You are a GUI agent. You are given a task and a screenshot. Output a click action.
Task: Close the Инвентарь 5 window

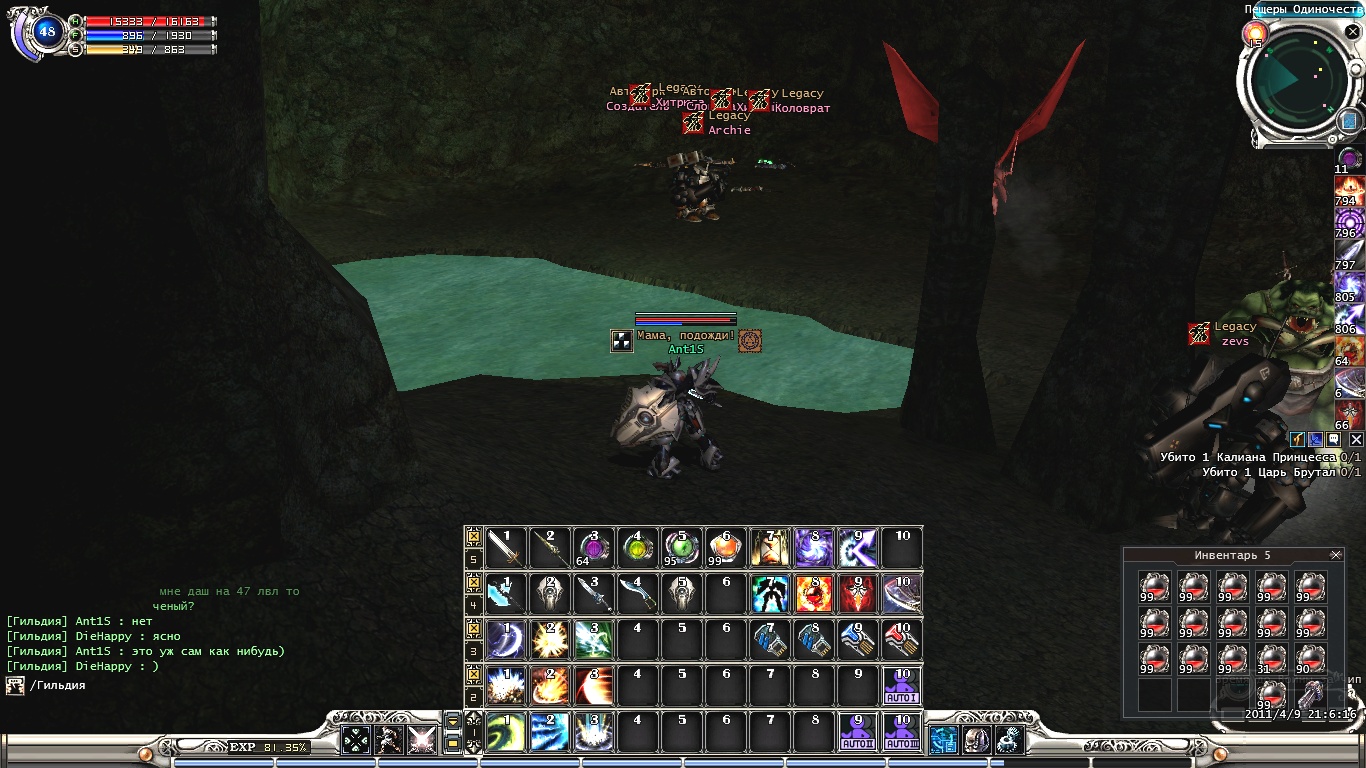coord(1335,555)
